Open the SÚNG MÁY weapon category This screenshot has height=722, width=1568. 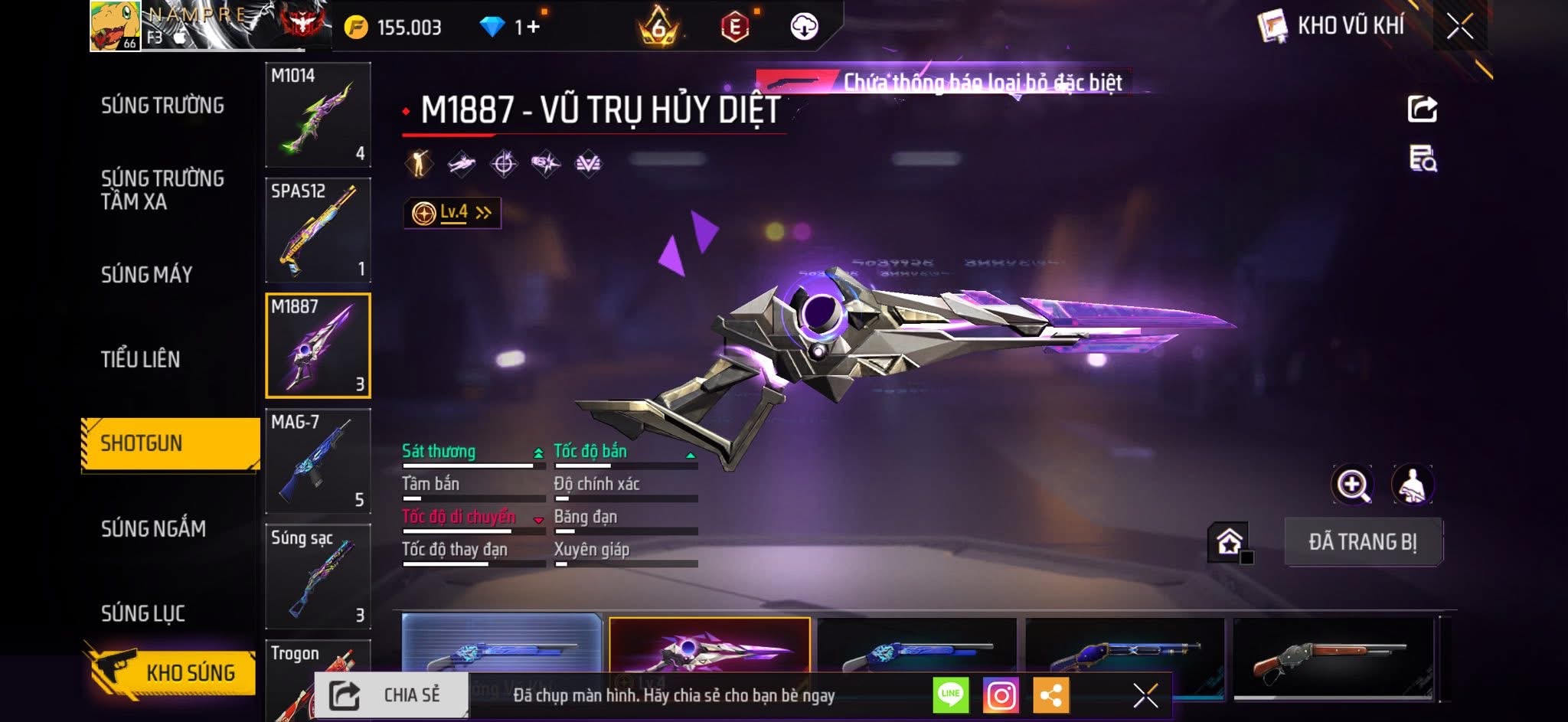(x=146, y=275)
